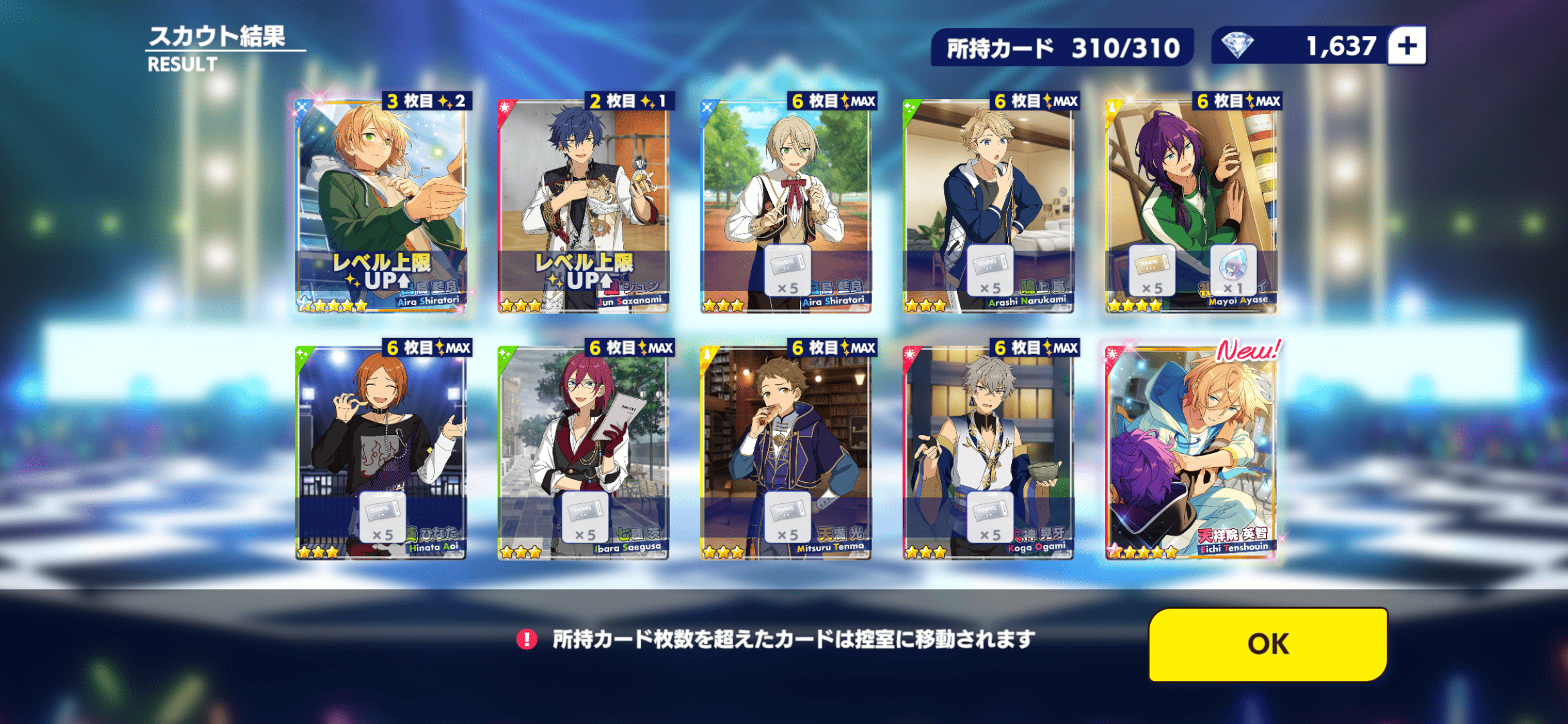Open the 3-star Aira Shiratori card

[786, 206]
